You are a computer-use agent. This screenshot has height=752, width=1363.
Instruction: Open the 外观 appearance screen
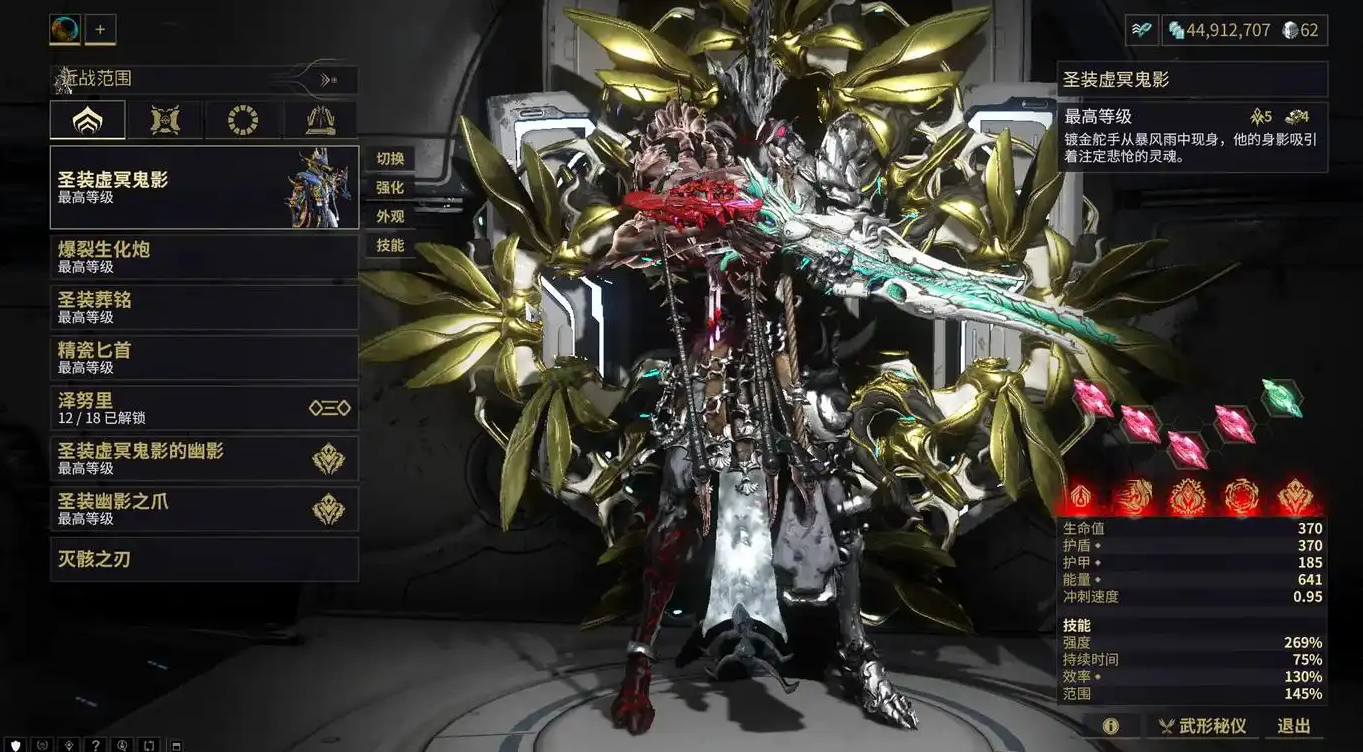click(x=390, y=217)
